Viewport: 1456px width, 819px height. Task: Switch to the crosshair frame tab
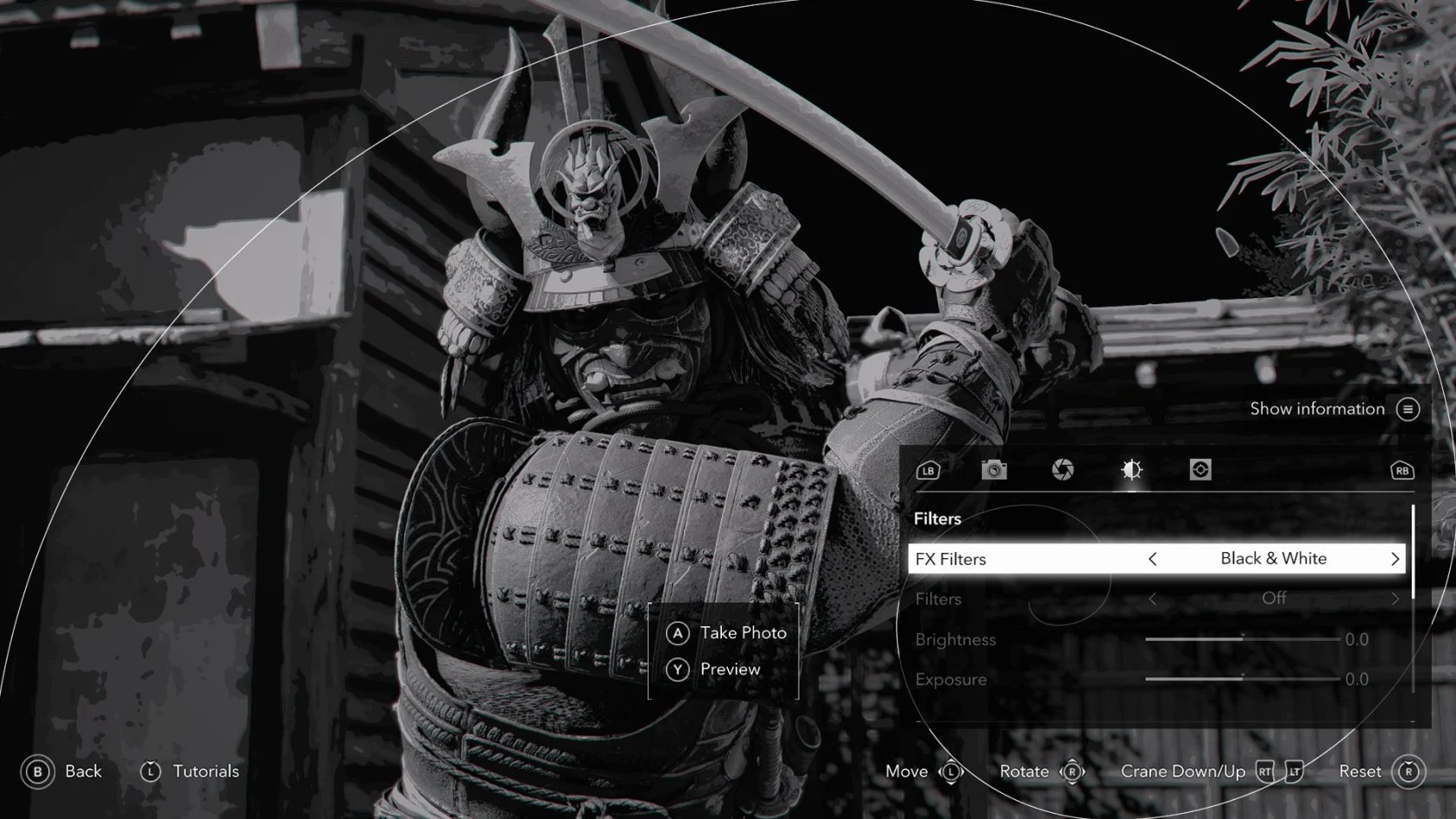click(x=1200, y=470)
